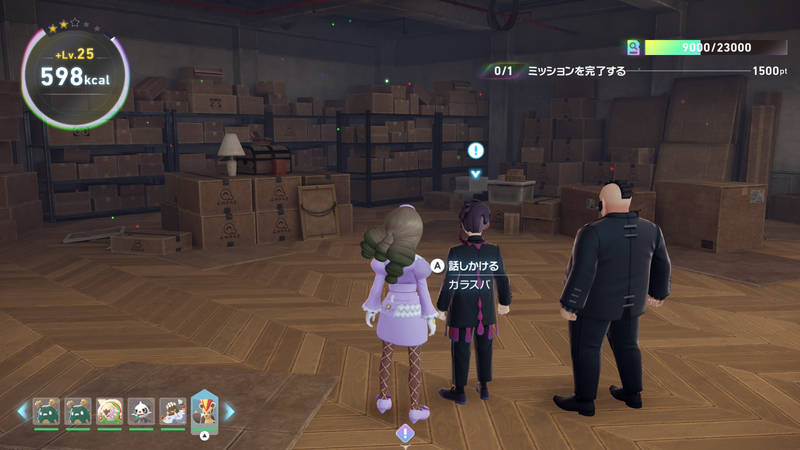
Task: Click the research icon beside the points bar
Action: [632, 47]
